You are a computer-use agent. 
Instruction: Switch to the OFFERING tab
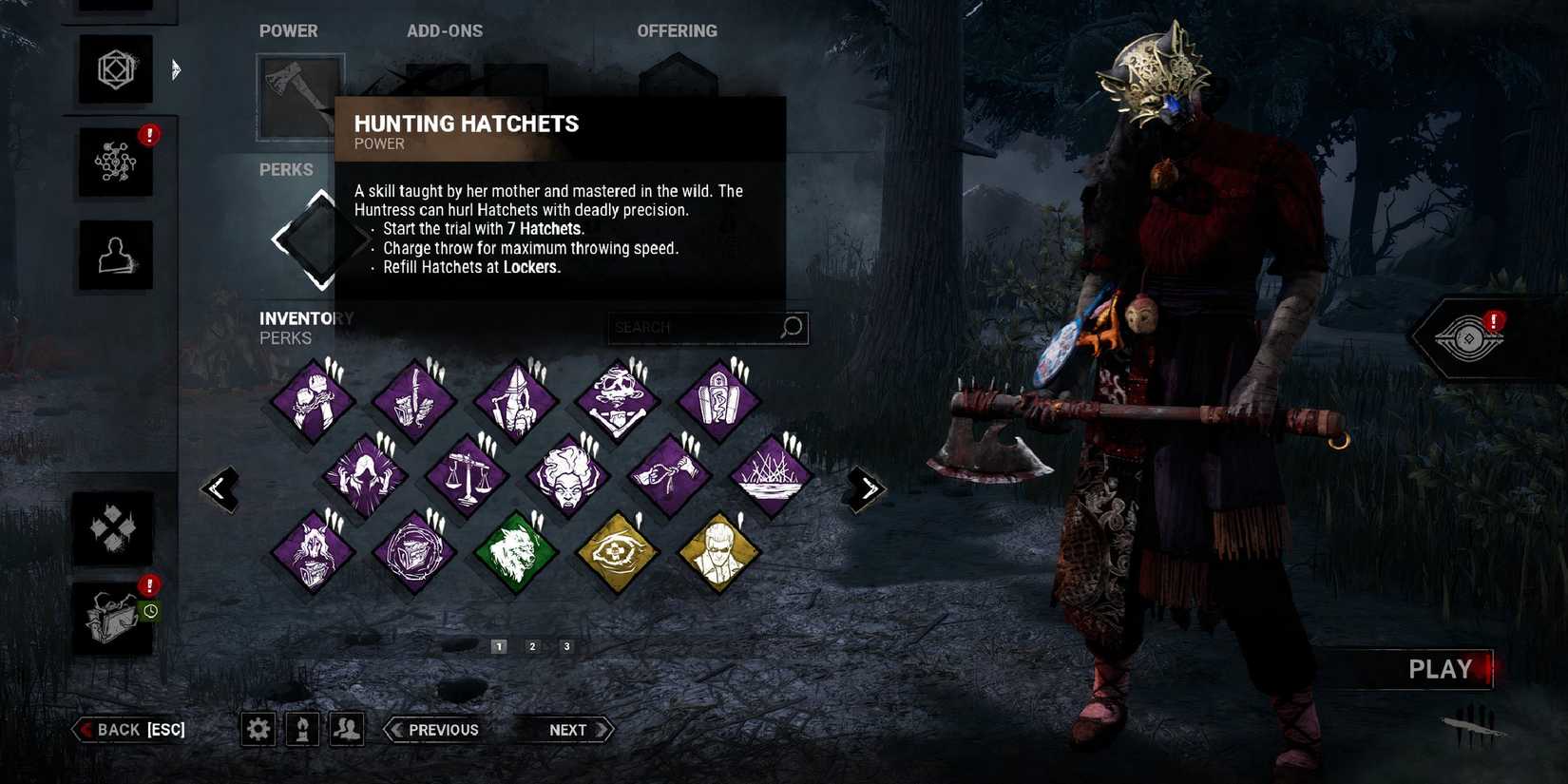pos(678,30)
